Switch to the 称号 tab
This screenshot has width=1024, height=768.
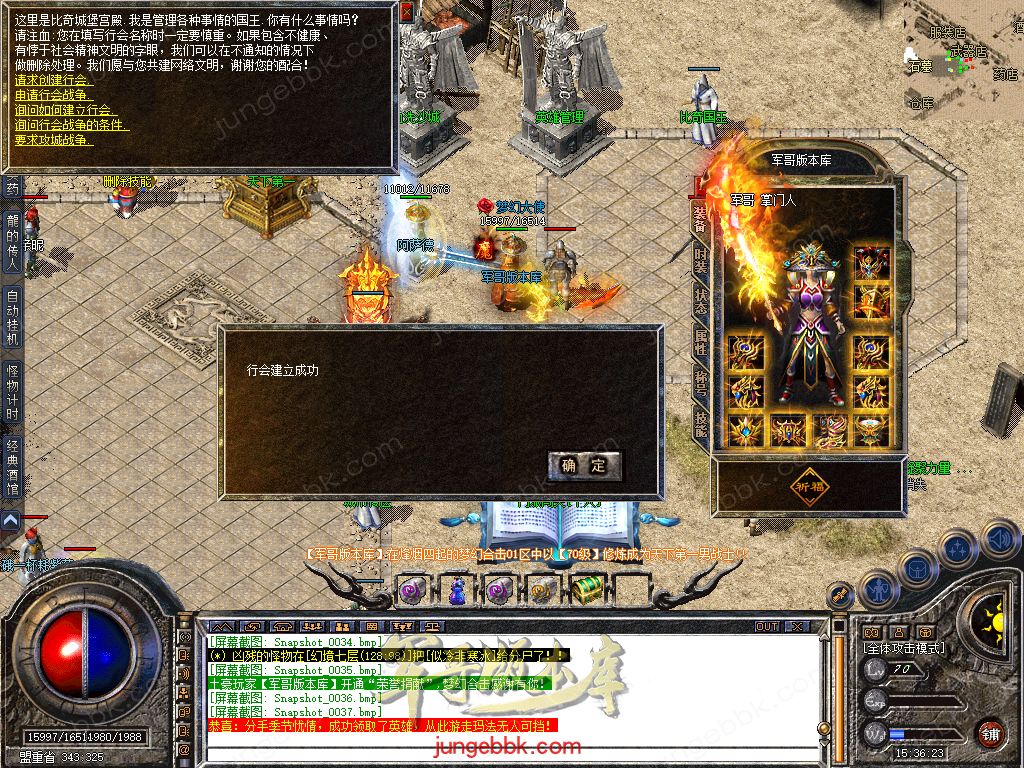click(700, 386)
